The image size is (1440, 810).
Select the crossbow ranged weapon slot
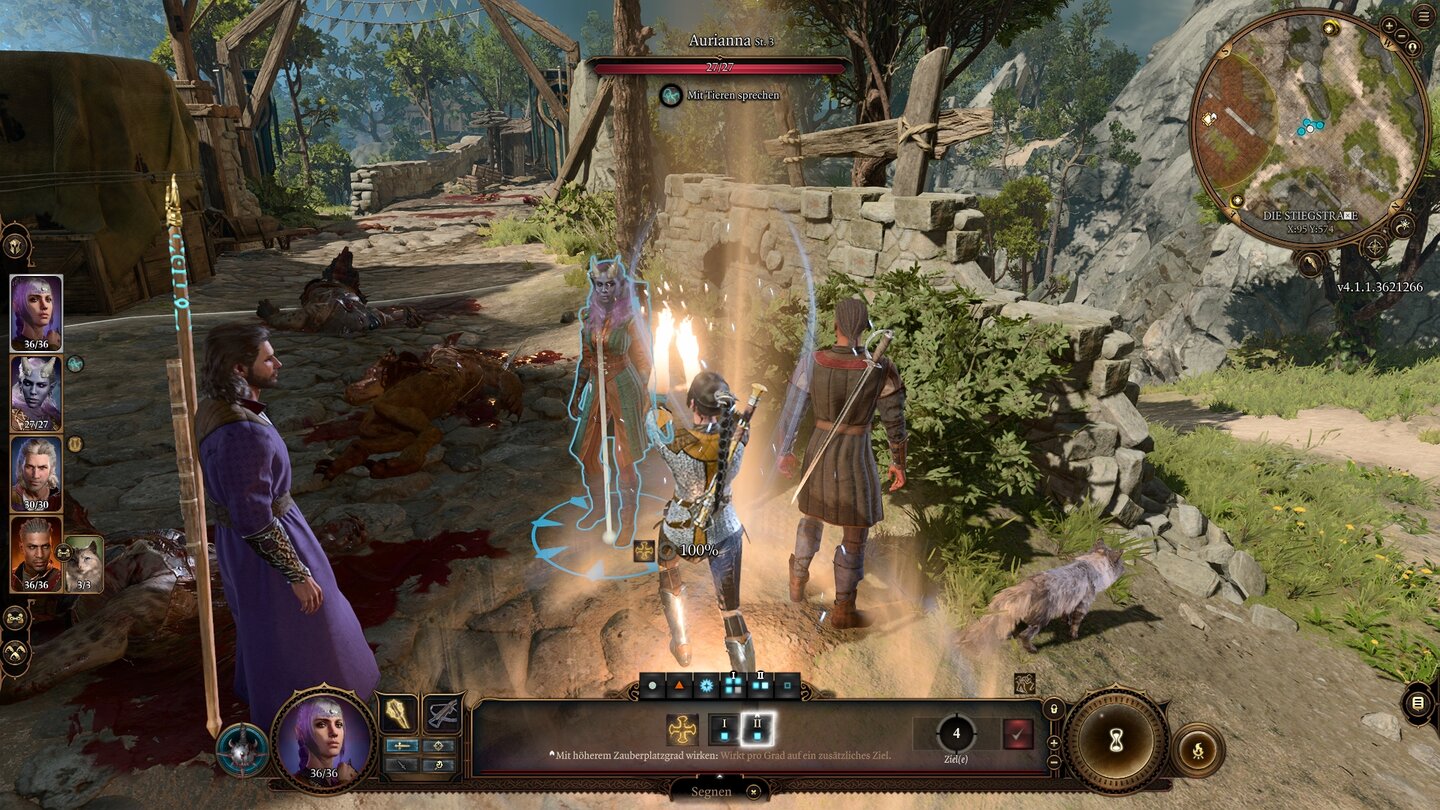pos(441,714)
